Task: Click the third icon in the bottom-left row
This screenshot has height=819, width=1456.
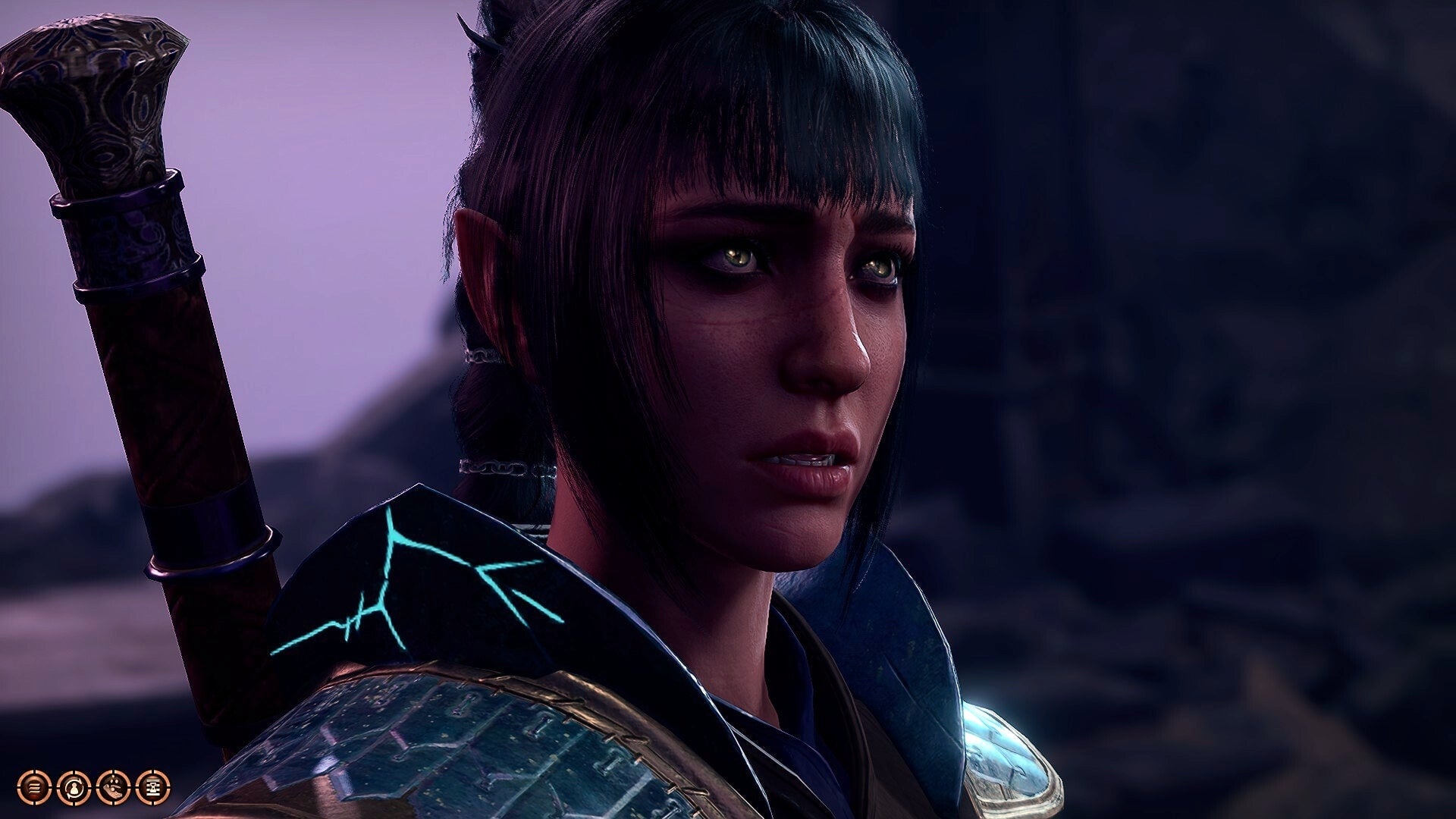Action: pyautogui.click(x=112, y=787)
